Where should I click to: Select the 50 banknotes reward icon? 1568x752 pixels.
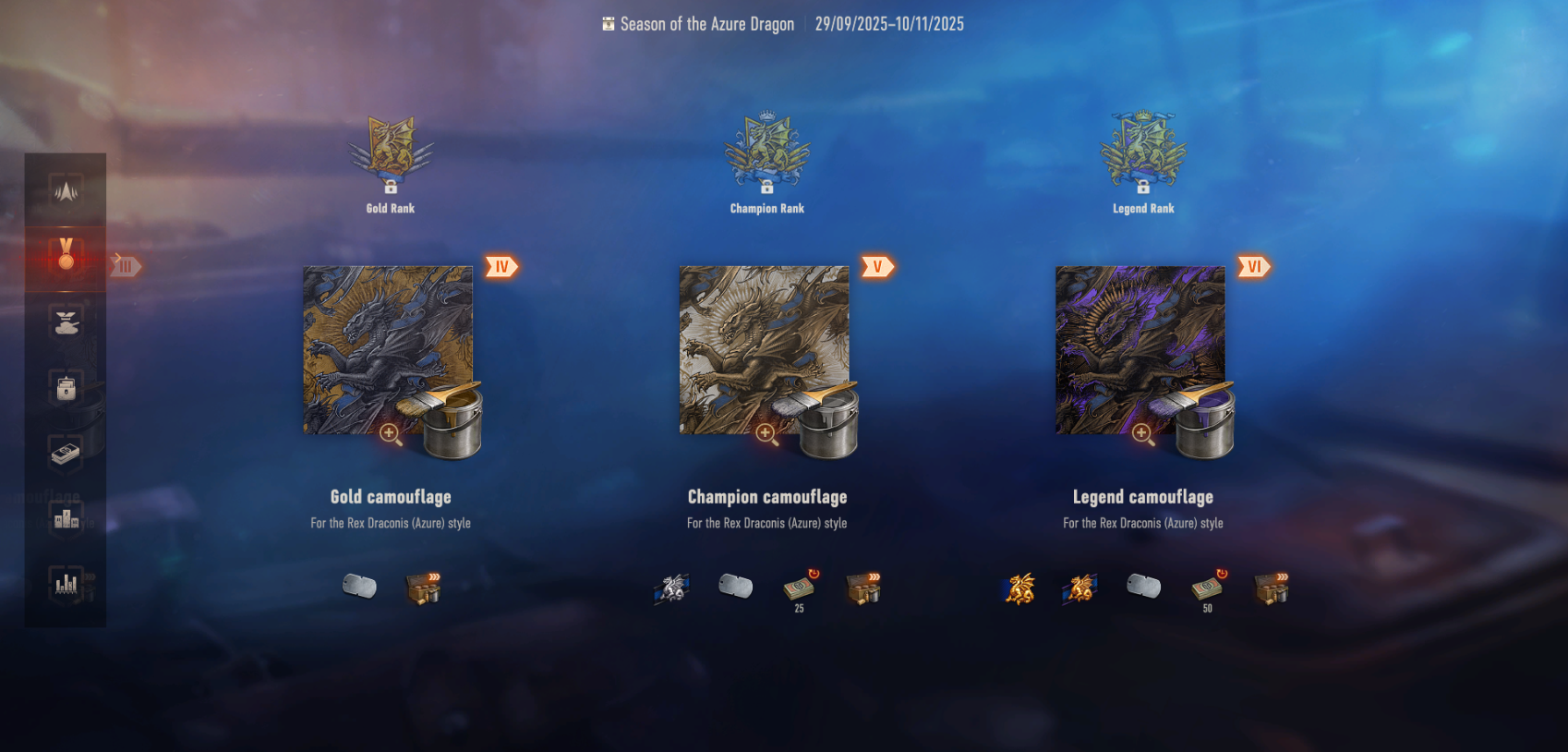click(x=1207, y=588)
